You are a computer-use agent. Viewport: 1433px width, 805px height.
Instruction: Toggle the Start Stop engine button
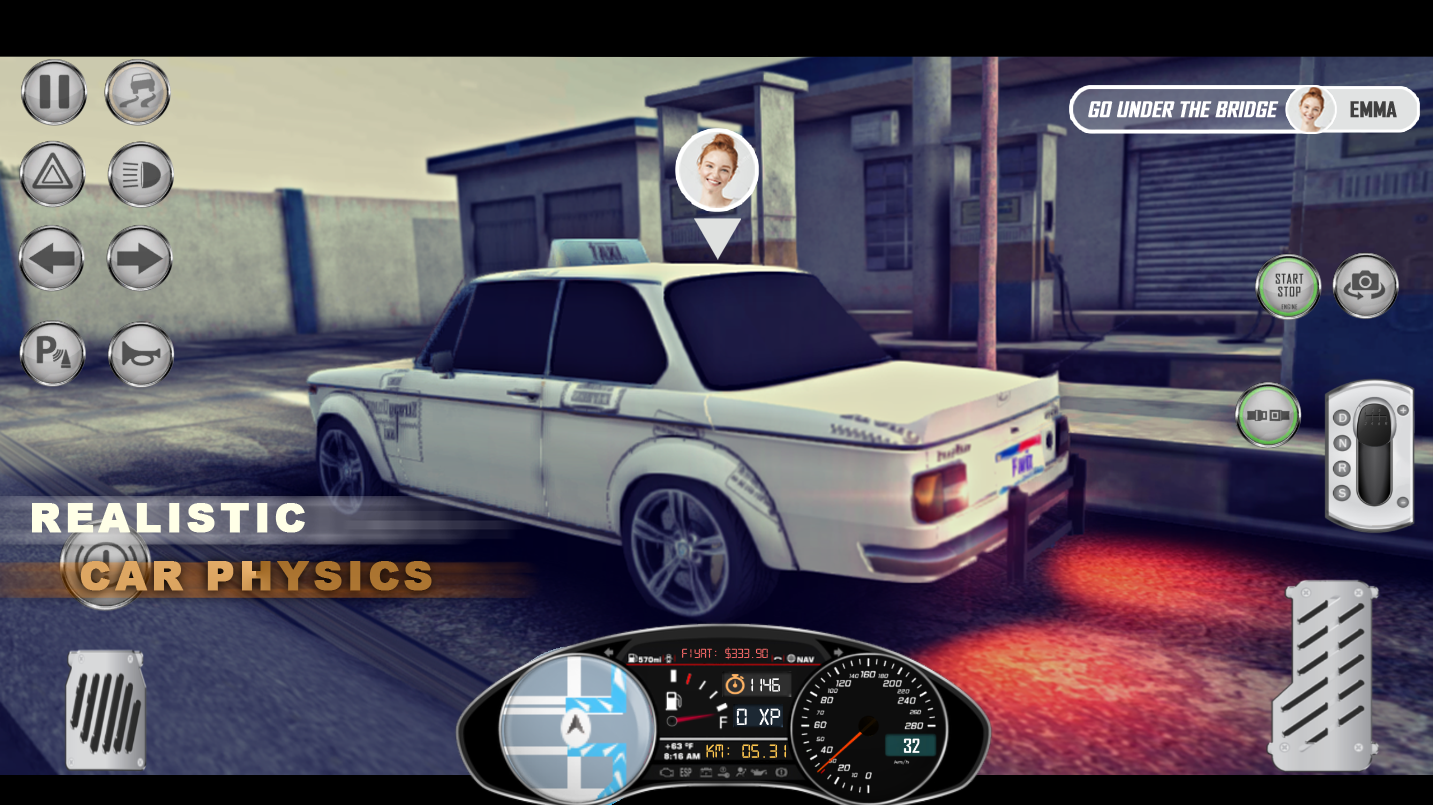tap(1288, 286)
